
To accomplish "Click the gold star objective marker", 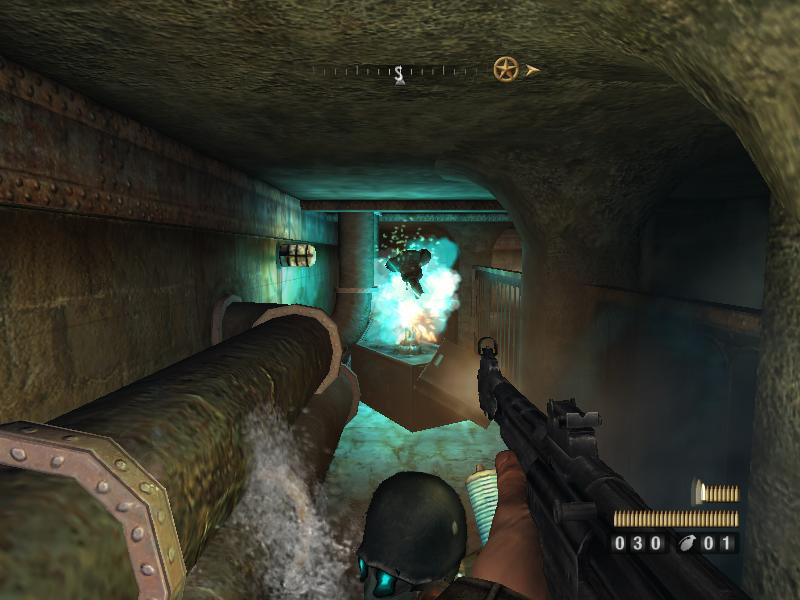I will click(x=505, y=69).
